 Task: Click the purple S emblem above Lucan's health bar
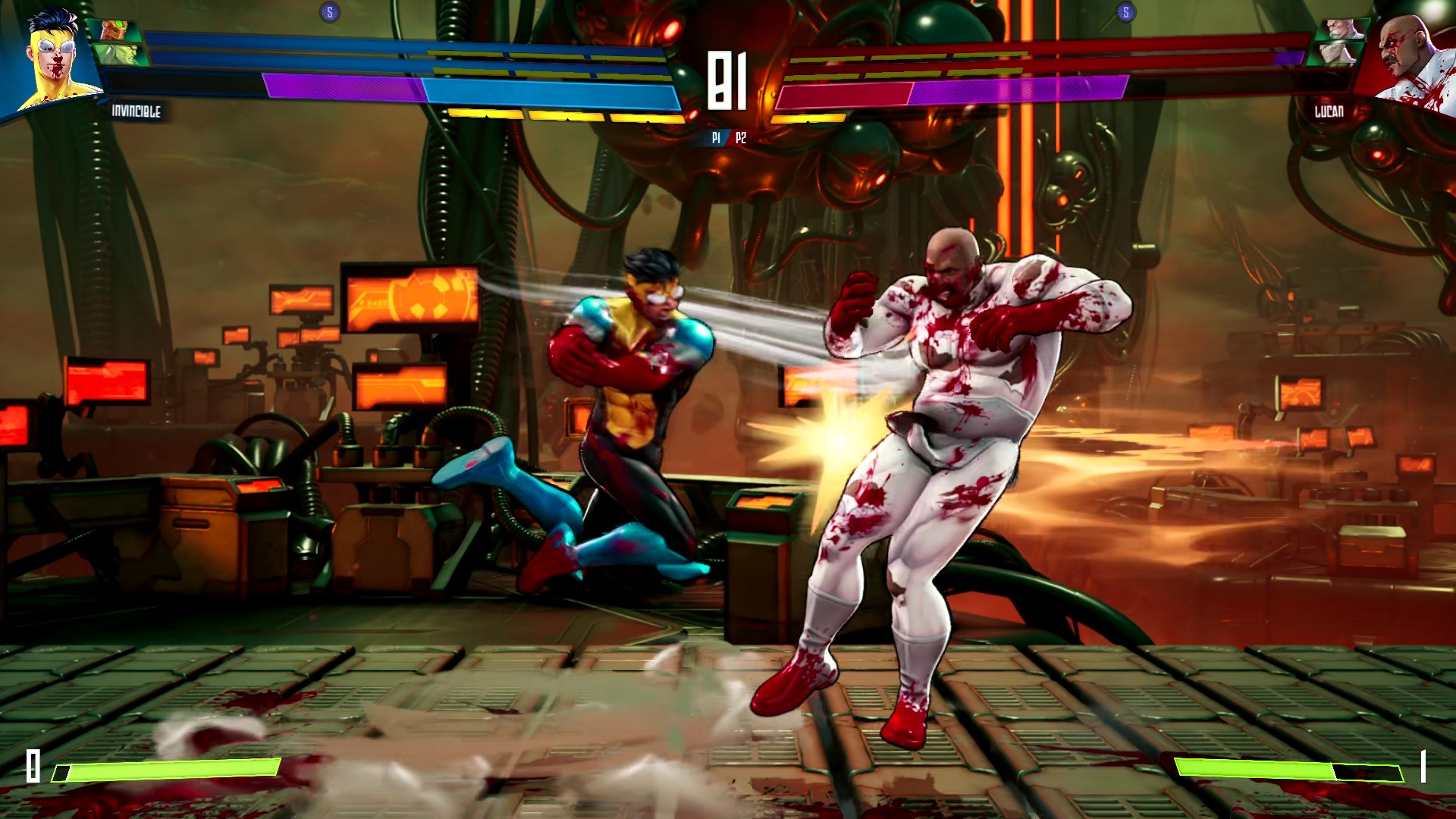coord(1126,11)
